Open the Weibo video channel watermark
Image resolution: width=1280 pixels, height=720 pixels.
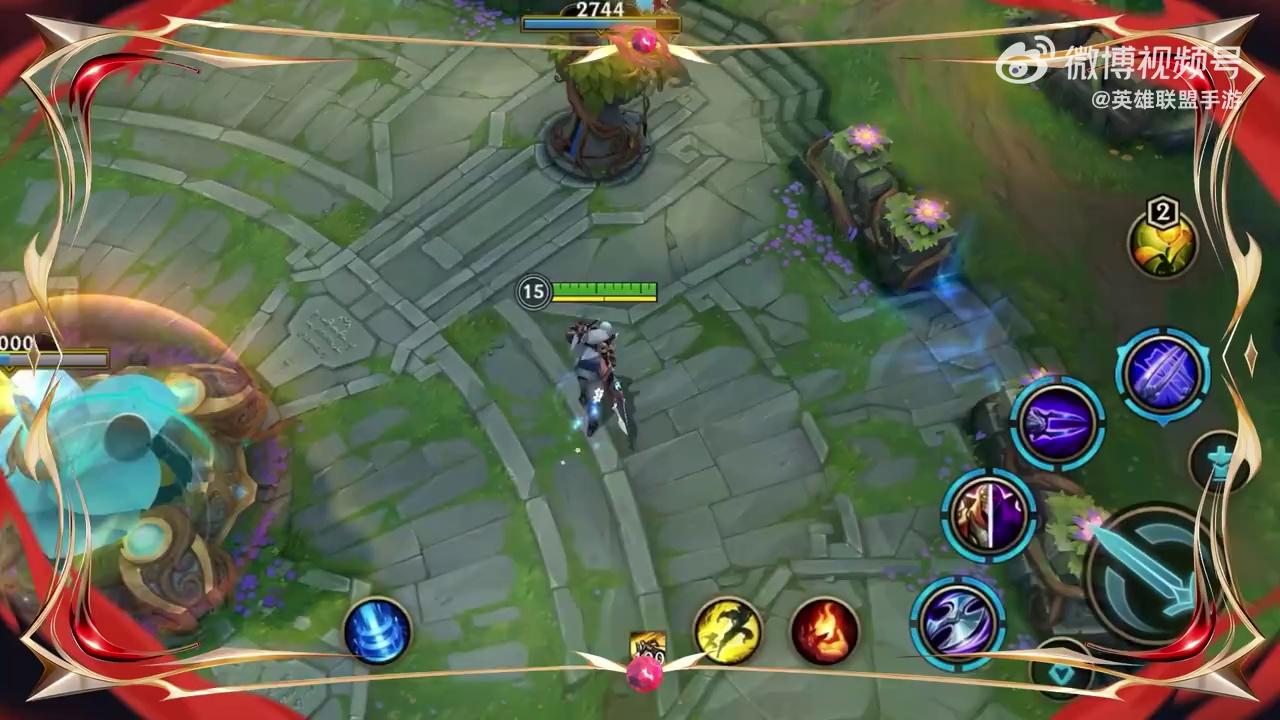pyautogui.click(x=1129, y=62)
